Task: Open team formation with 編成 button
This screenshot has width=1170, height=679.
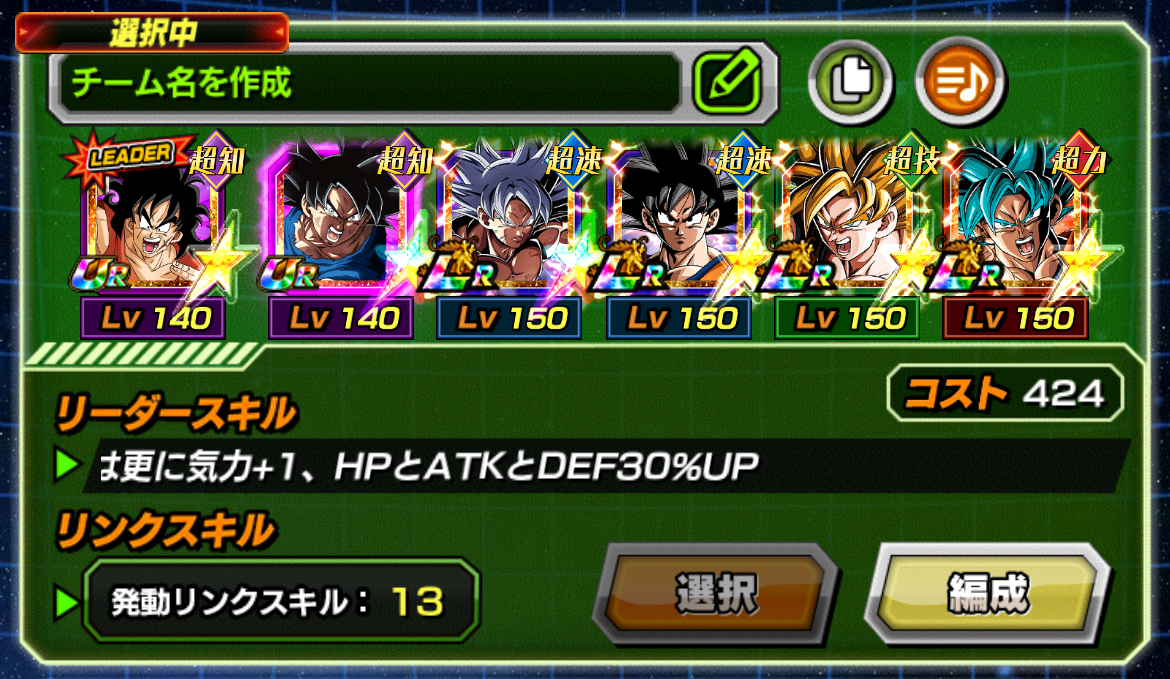Action: [987, 596]
